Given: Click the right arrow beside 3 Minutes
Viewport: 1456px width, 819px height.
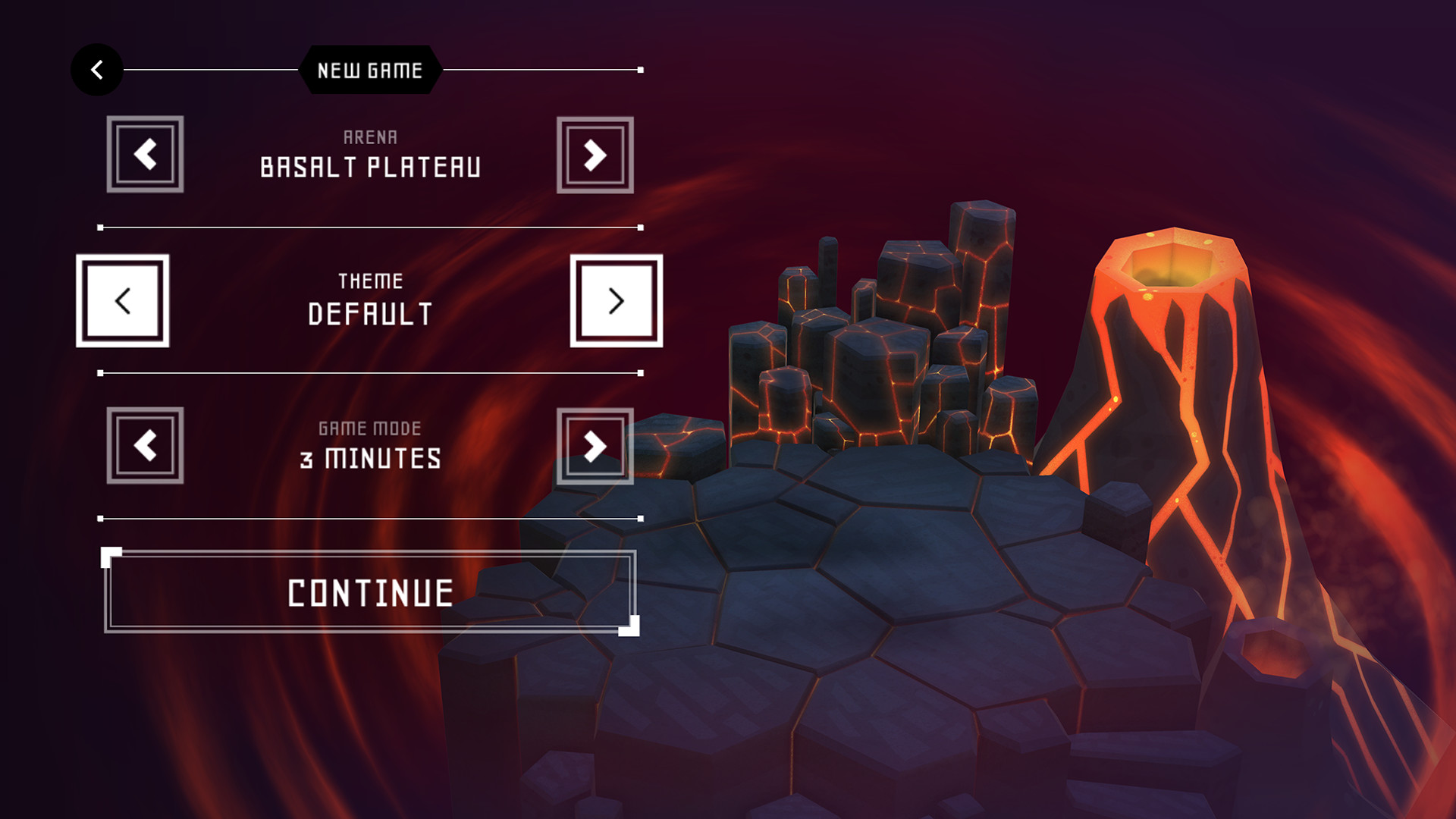Looking at the screenshot, I should [595, 447].
